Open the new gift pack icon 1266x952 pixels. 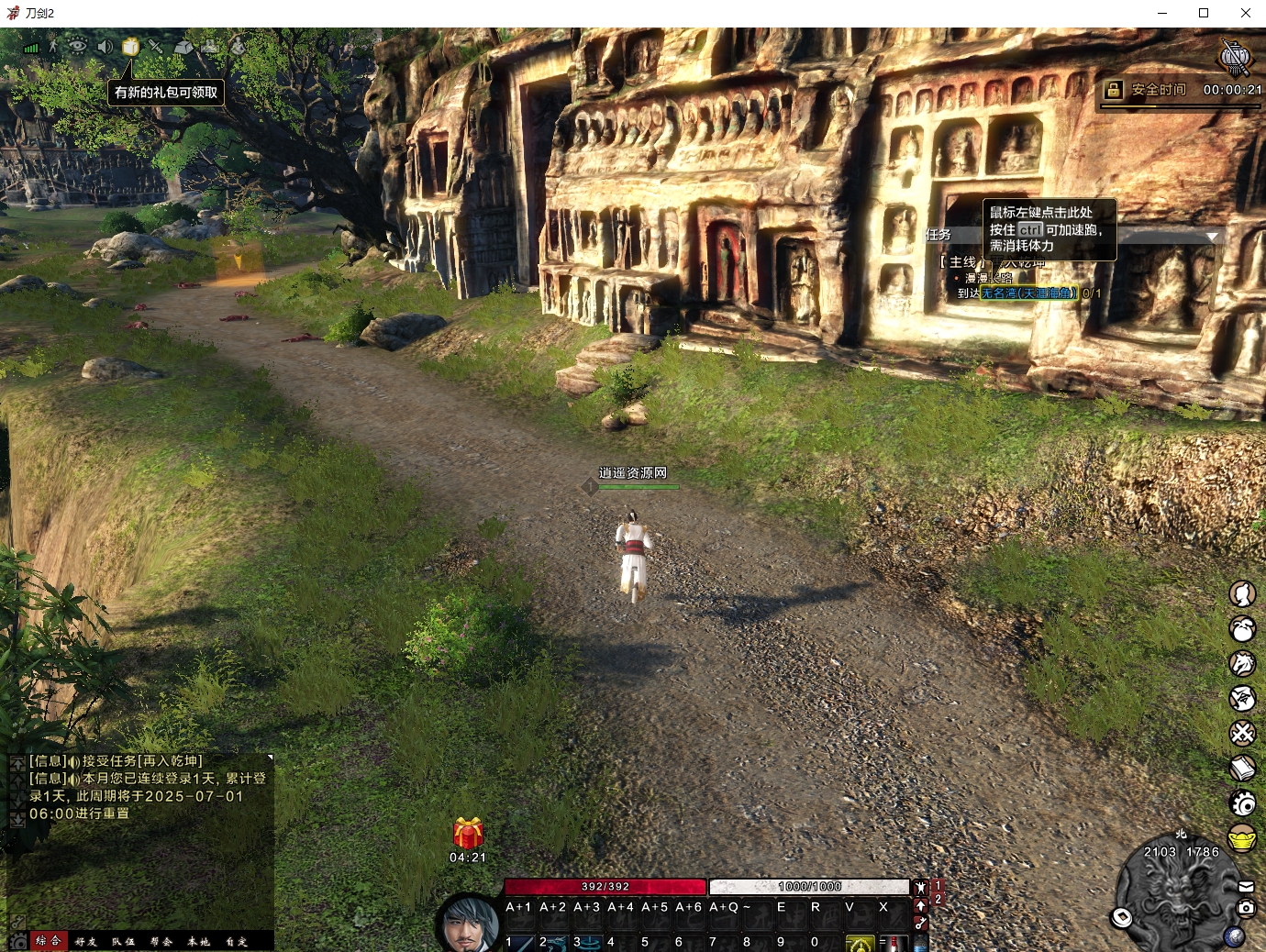[x=130, y=47]
